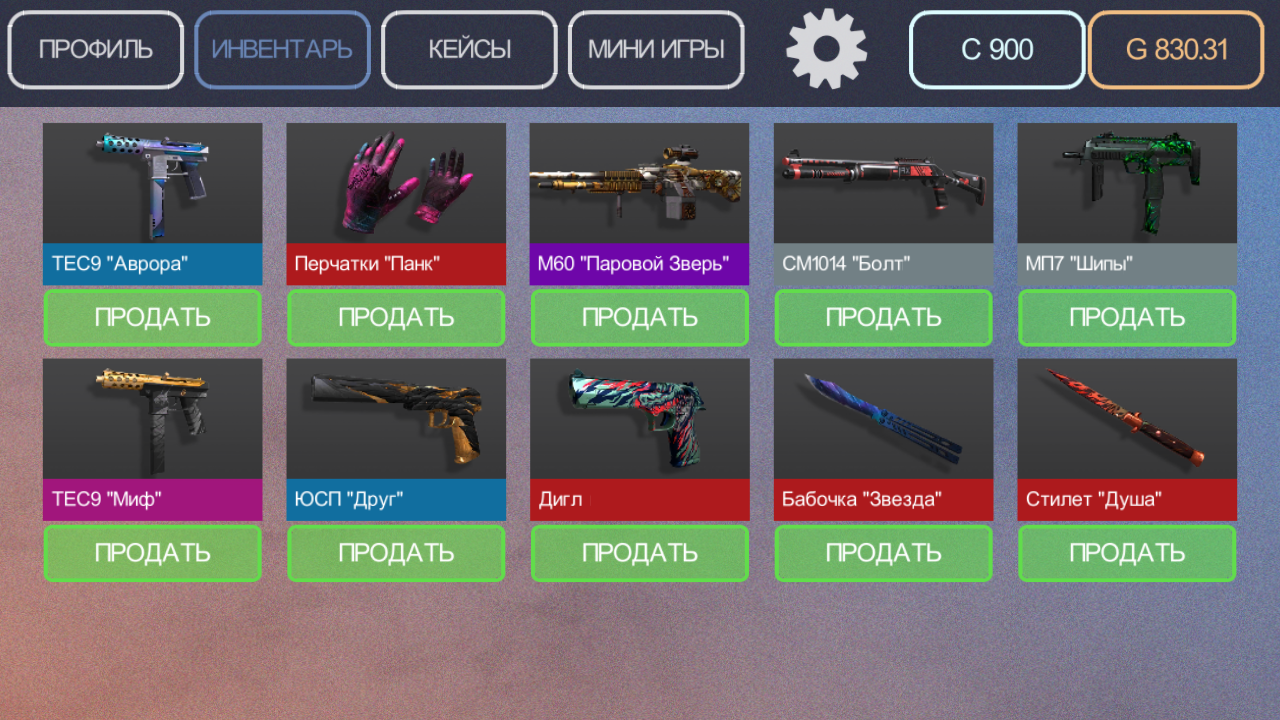The width and height of the screenshot is (1280, 720).
Task: Sell the МП7 "Шипы" weapon
Action: click(1126, 317)
